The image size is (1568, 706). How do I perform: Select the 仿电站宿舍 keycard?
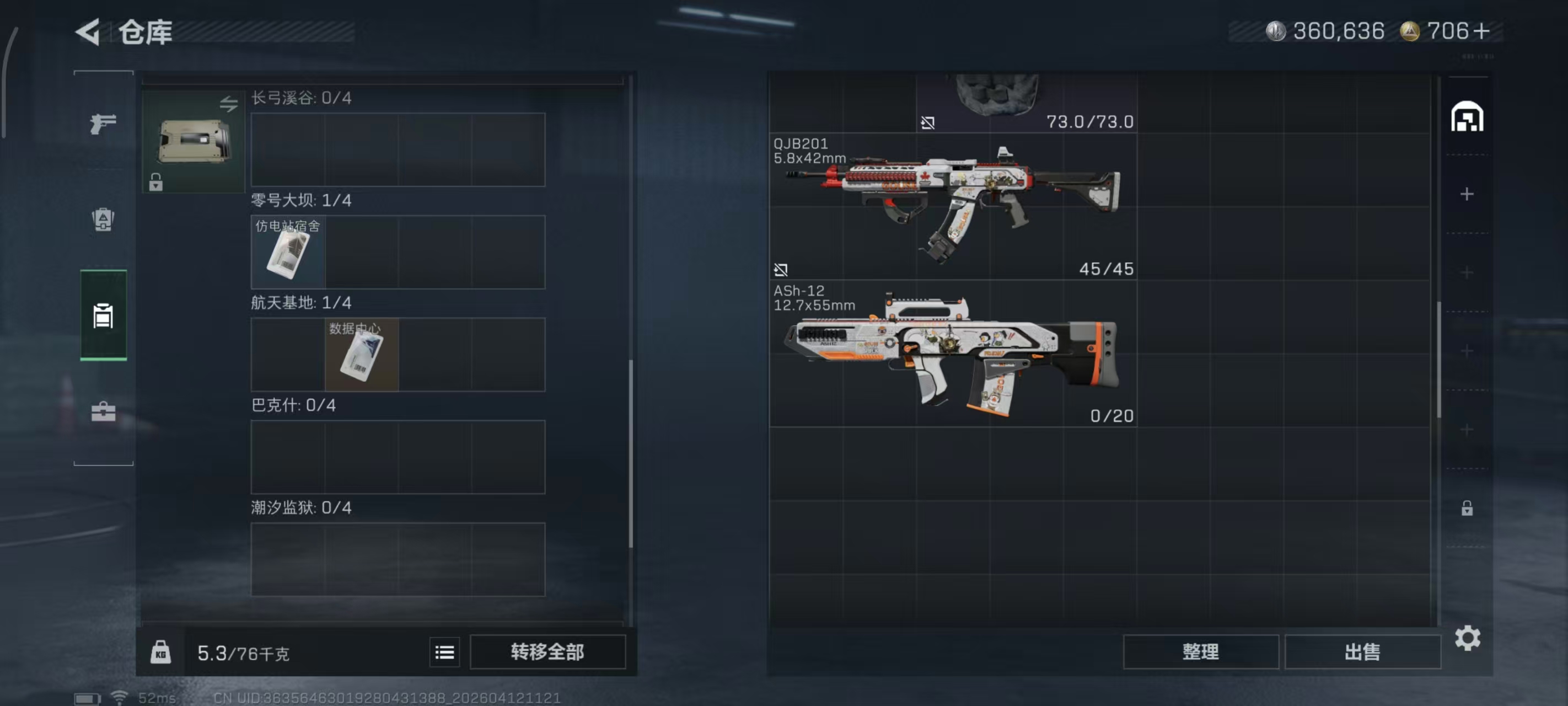(x=288, y=252)
